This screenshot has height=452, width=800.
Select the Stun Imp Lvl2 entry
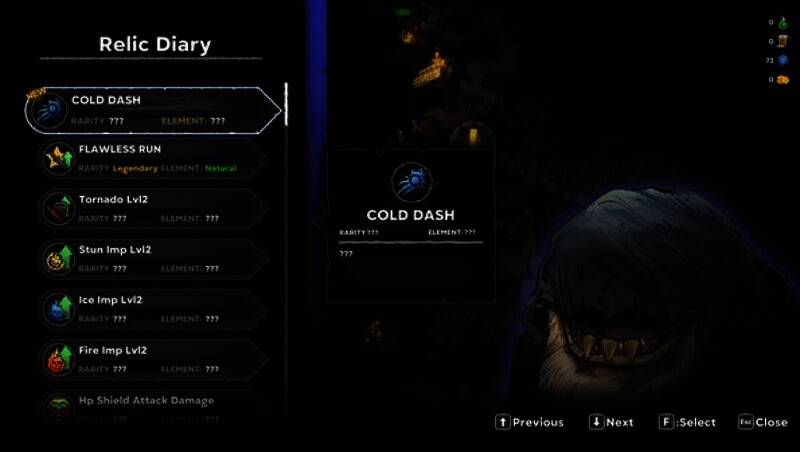tap(150, 258)
